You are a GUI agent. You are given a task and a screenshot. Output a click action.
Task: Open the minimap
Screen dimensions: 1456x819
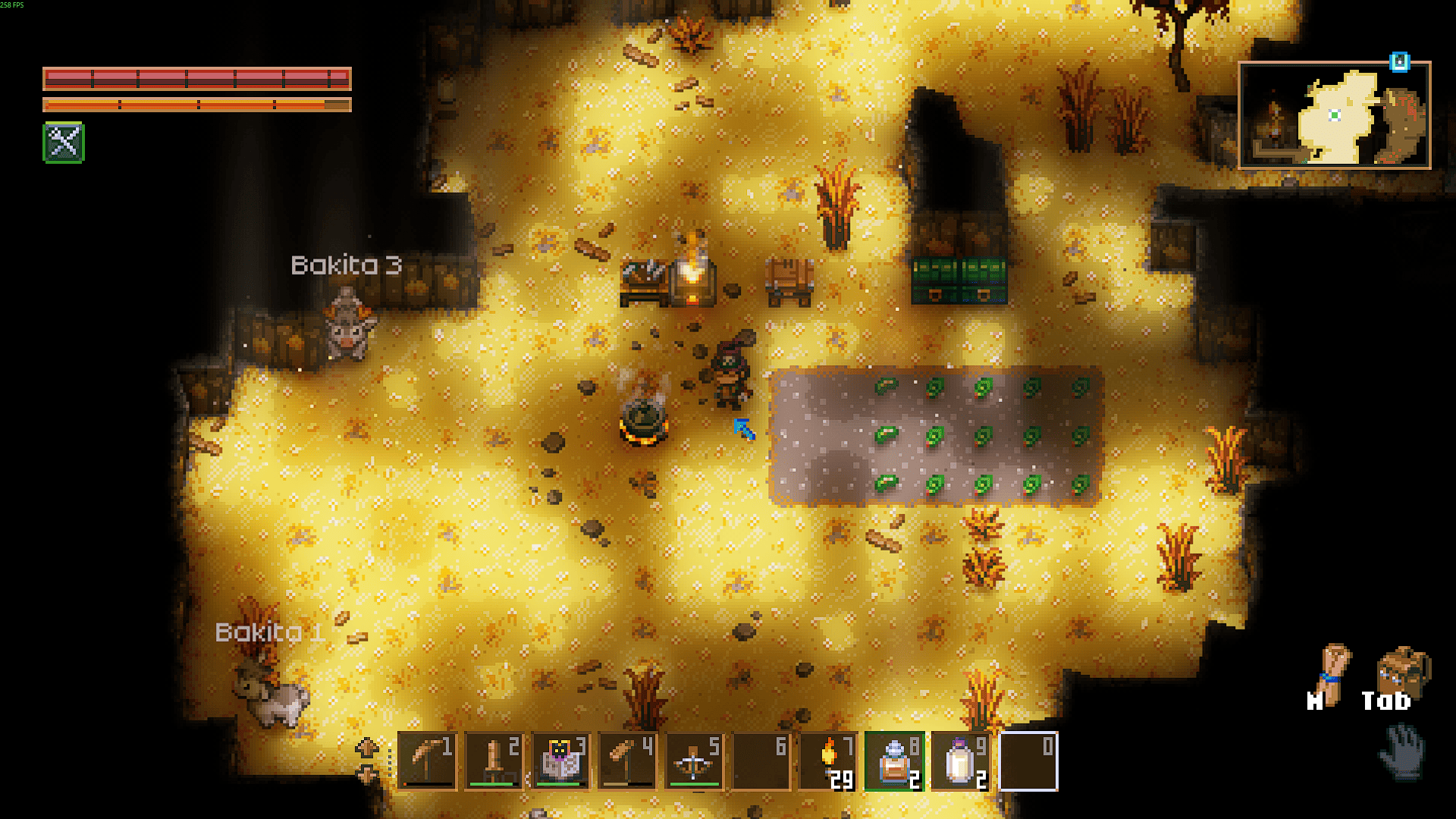click(x=1335, y=115)
